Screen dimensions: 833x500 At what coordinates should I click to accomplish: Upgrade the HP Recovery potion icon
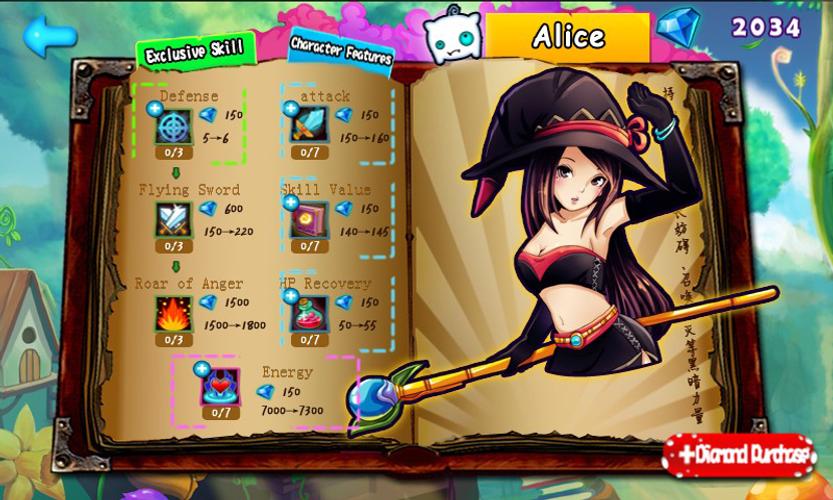coord(309,314)
